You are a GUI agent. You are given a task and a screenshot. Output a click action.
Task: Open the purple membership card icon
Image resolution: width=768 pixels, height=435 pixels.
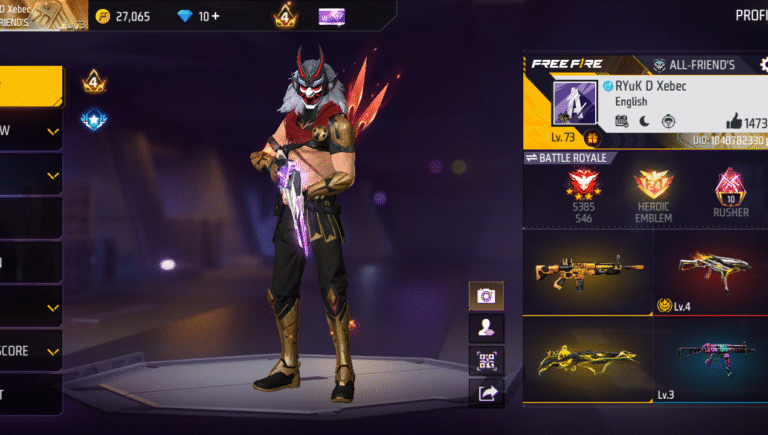[332, 16]
